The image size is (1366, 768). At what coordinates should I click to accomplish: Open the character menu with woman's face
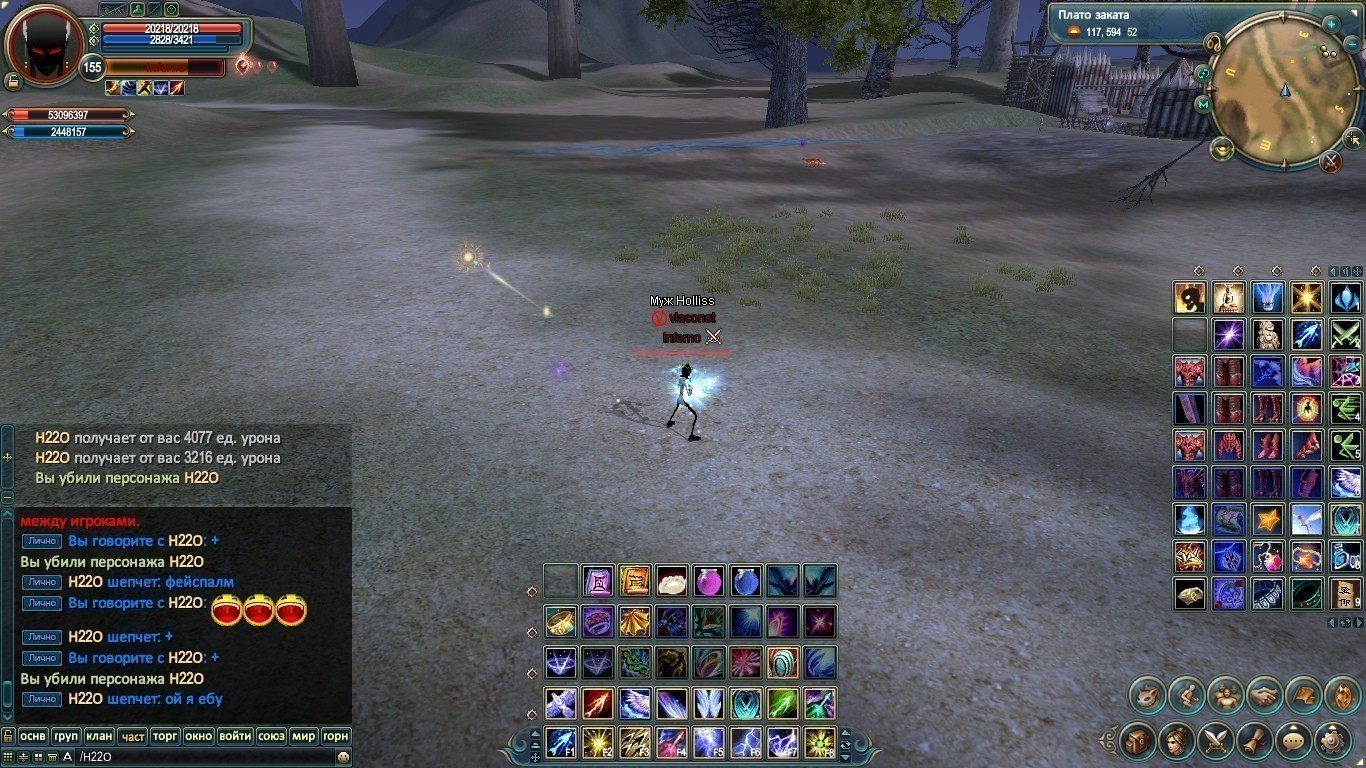pyautogui.click(x=1177, y=741)
